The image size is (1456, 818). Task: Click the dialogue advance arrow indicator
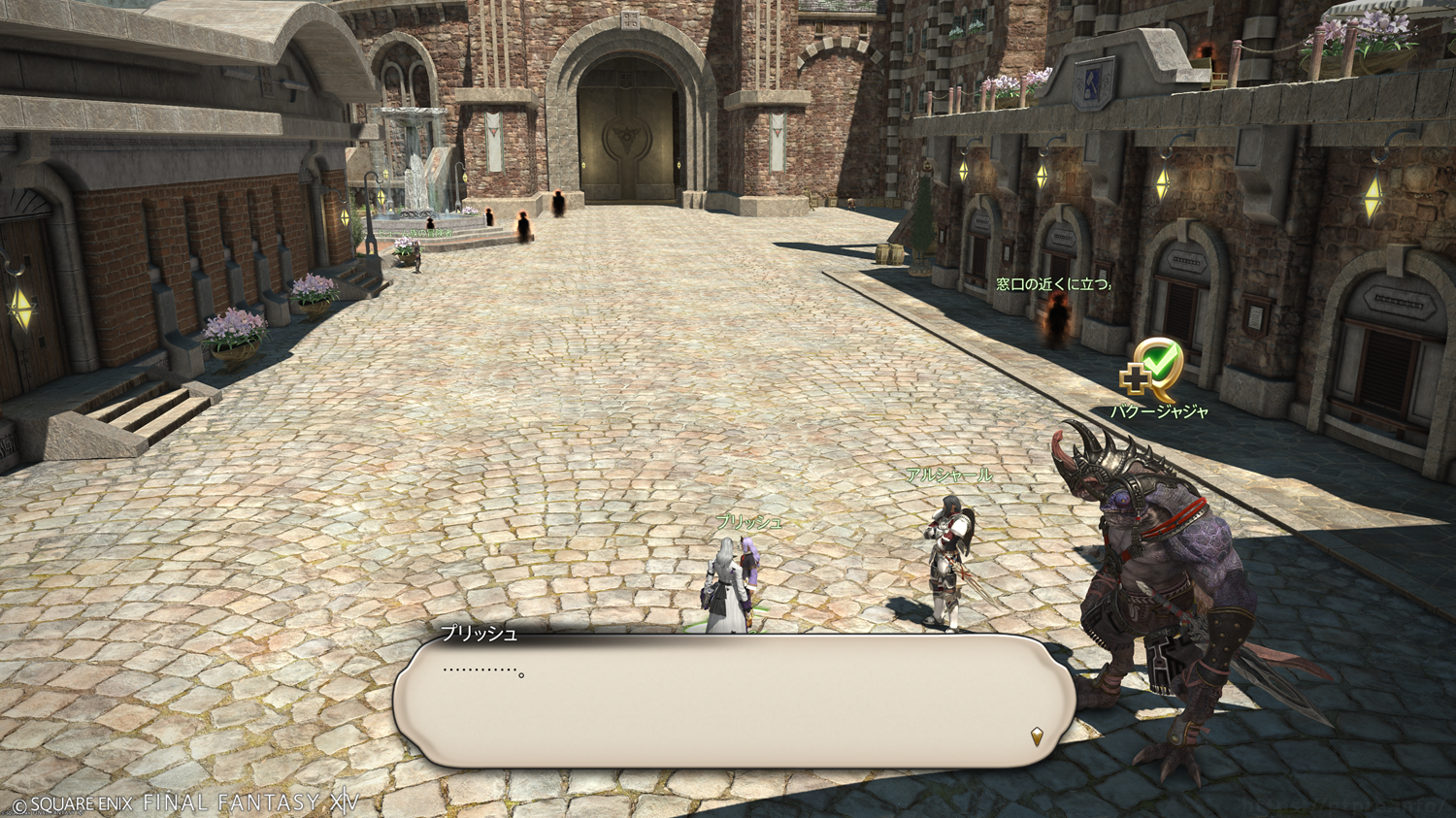click(1037, 737)
